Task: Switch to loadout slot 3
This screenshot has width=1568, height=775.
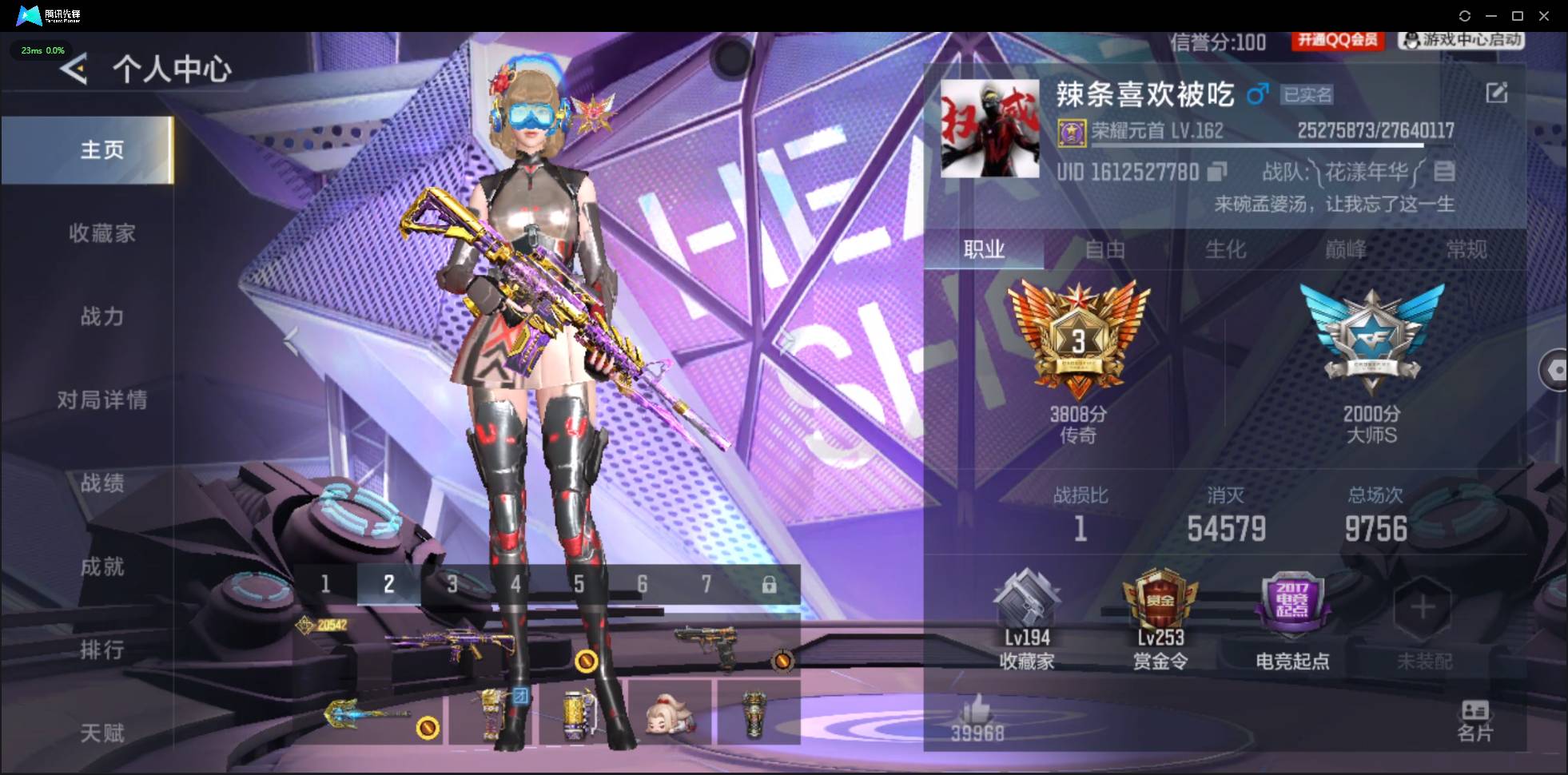Action: point(452,584)
